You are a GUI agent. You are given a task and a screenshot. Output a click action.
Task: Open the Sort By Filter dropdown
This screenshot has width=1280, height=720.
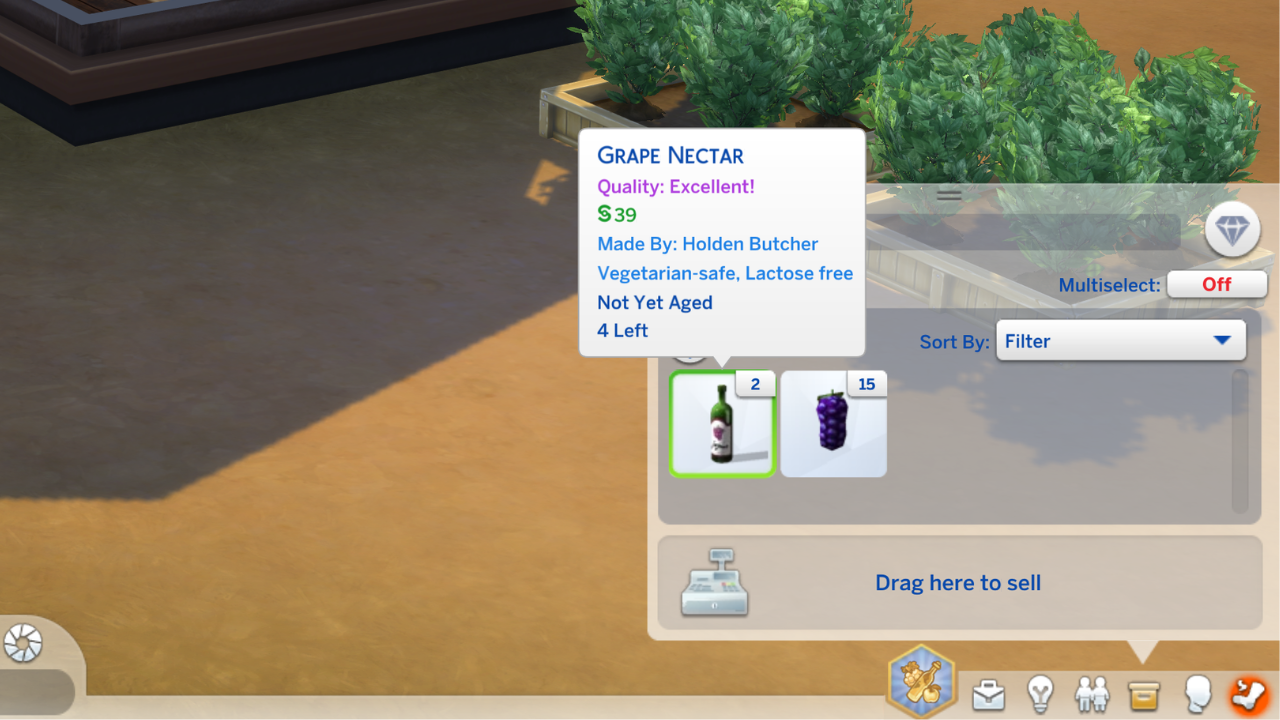[x=1120, y=340]
